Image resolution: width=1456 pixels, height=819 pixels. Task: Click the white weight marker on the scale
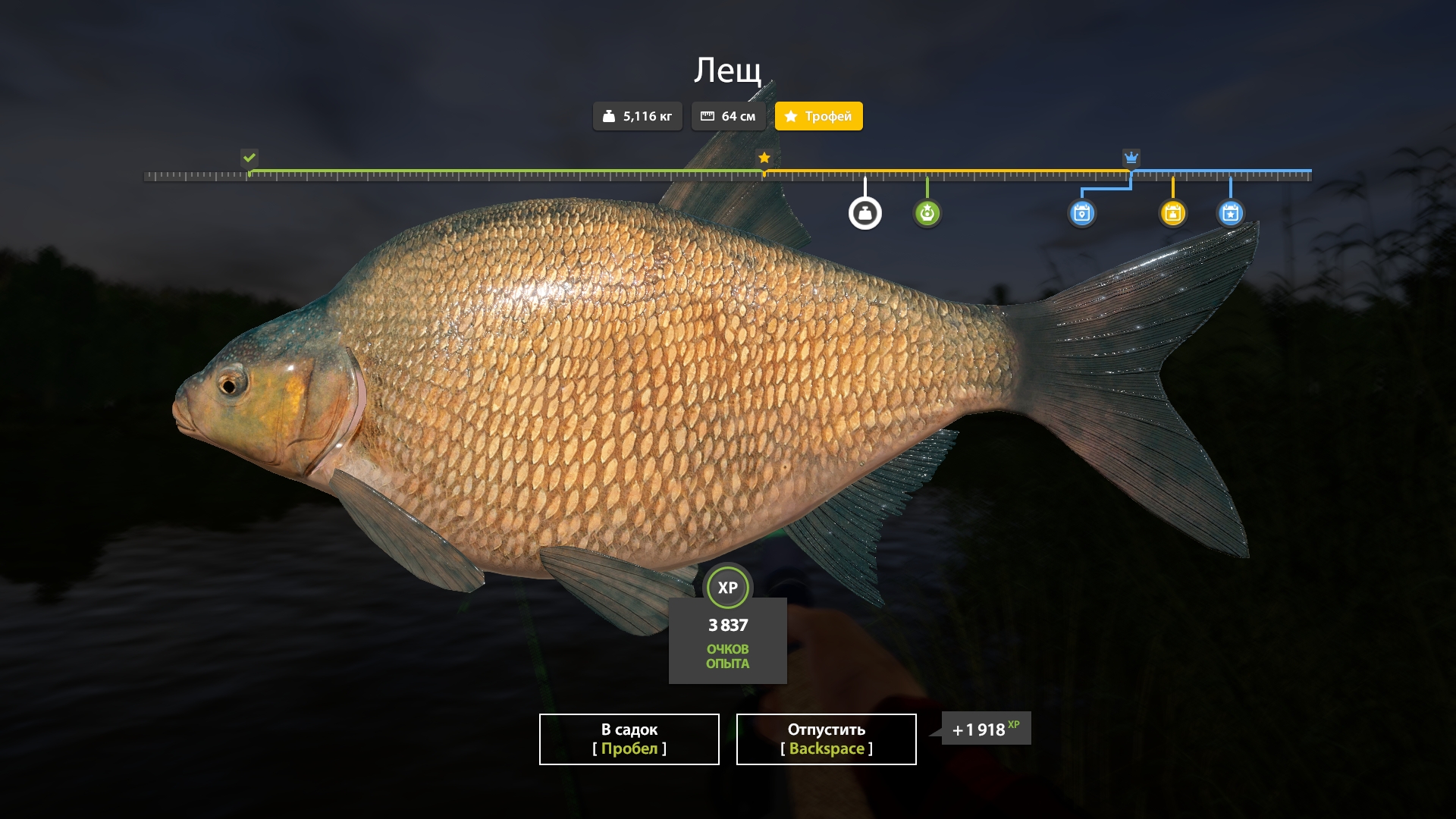[864, 213]
